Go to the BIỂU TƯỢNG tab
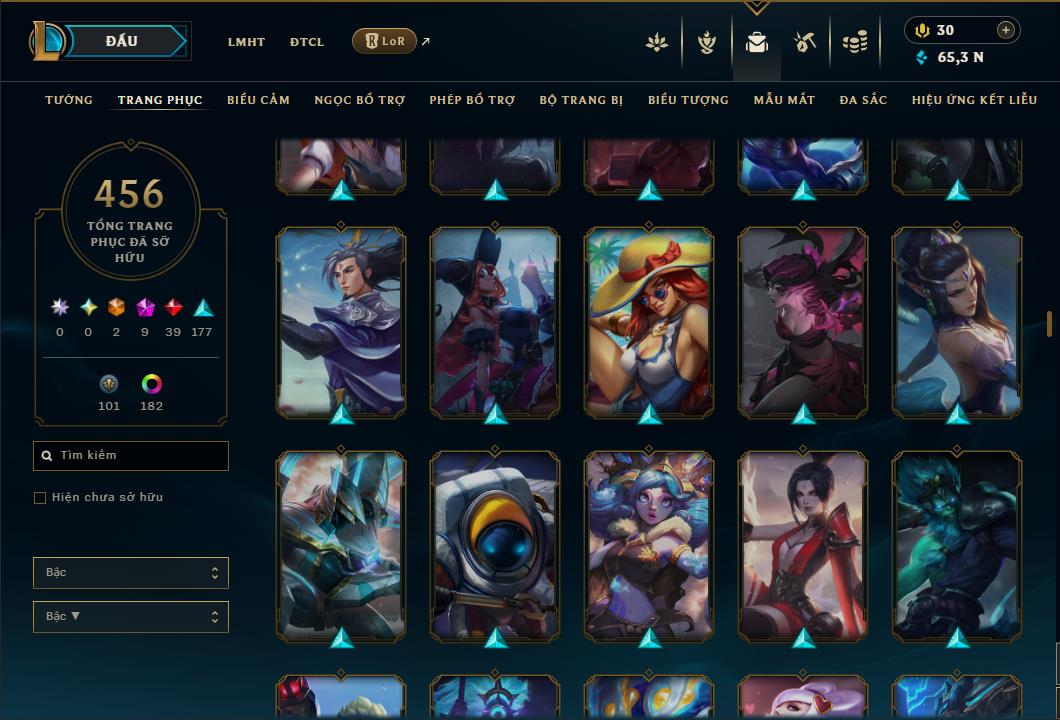Viewport: 1060px width, 720px height. [x=688, y=100]
